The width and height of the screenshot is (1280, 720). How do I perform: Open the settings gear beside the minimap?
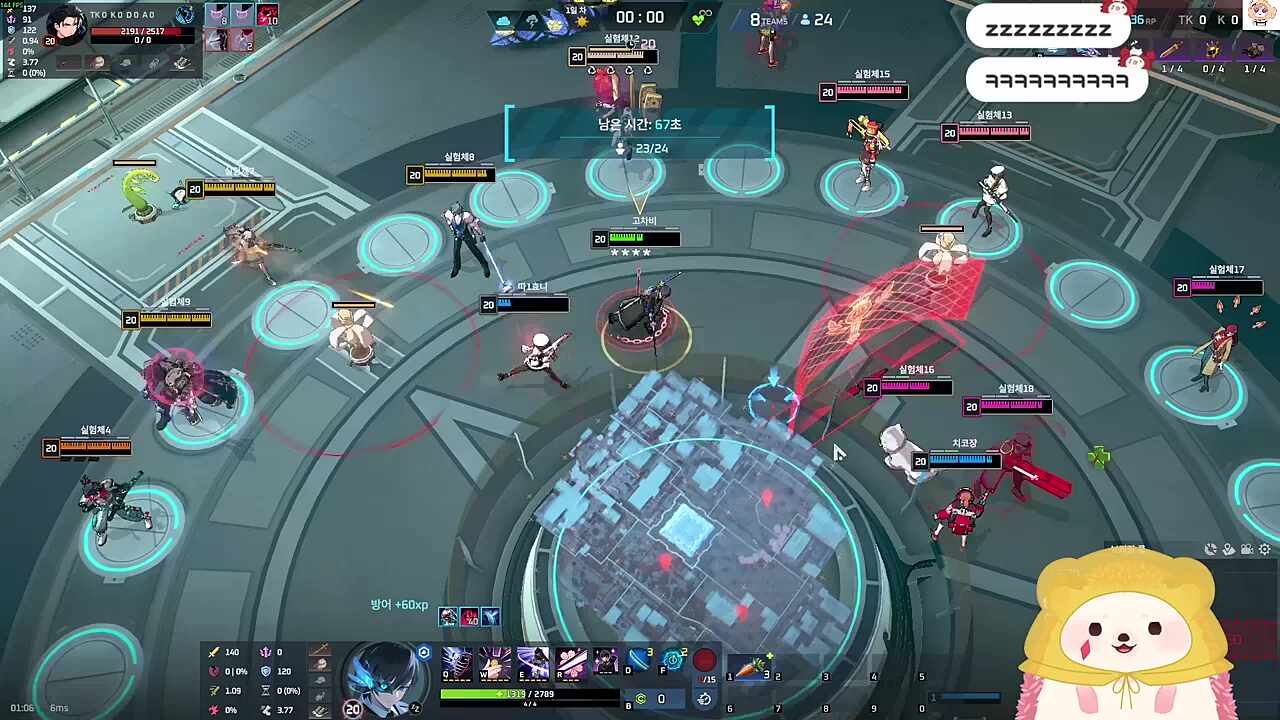(x=1263, y=549)
